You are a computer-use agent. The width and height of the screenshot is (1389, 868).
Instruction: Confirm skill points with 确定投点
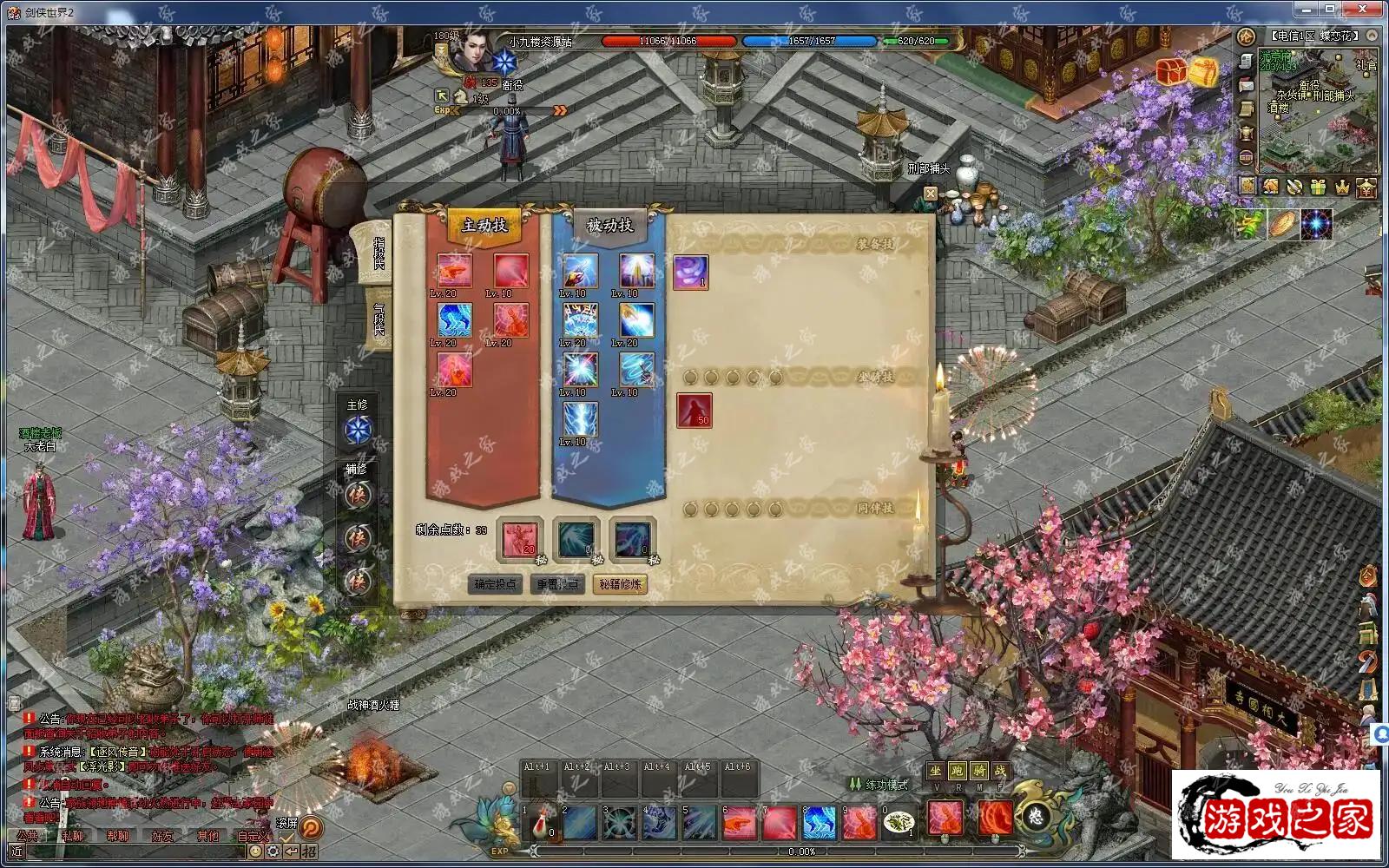pos(496,584)
